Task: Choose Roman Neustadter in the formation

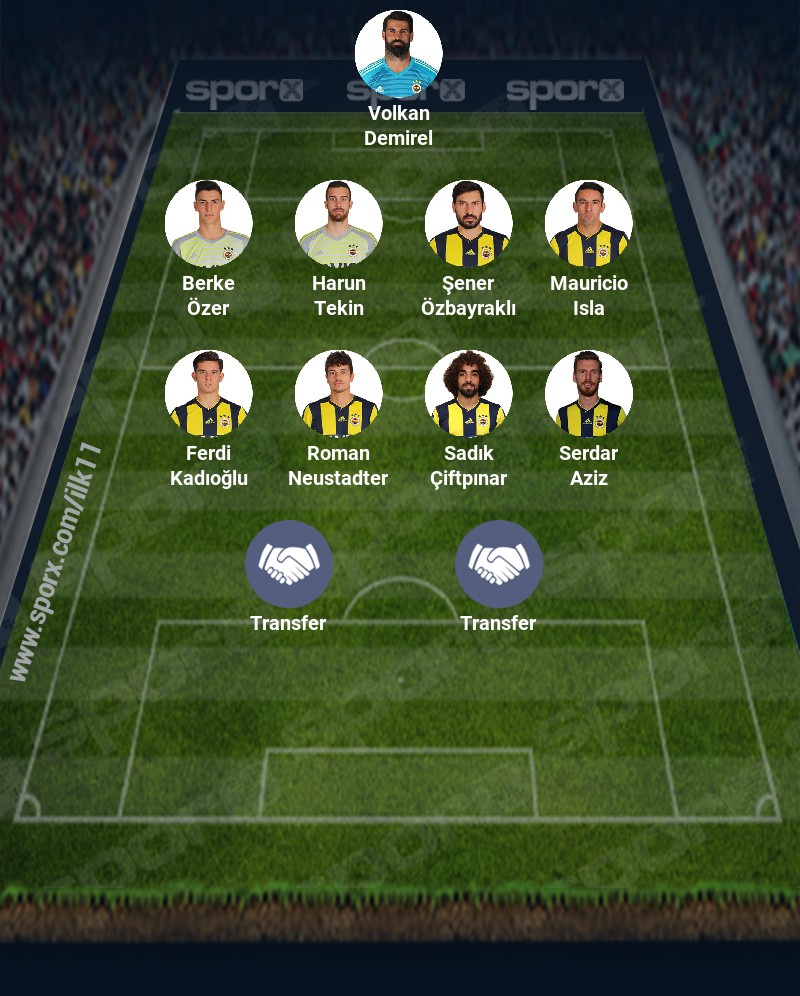Action: coord(338,394)
